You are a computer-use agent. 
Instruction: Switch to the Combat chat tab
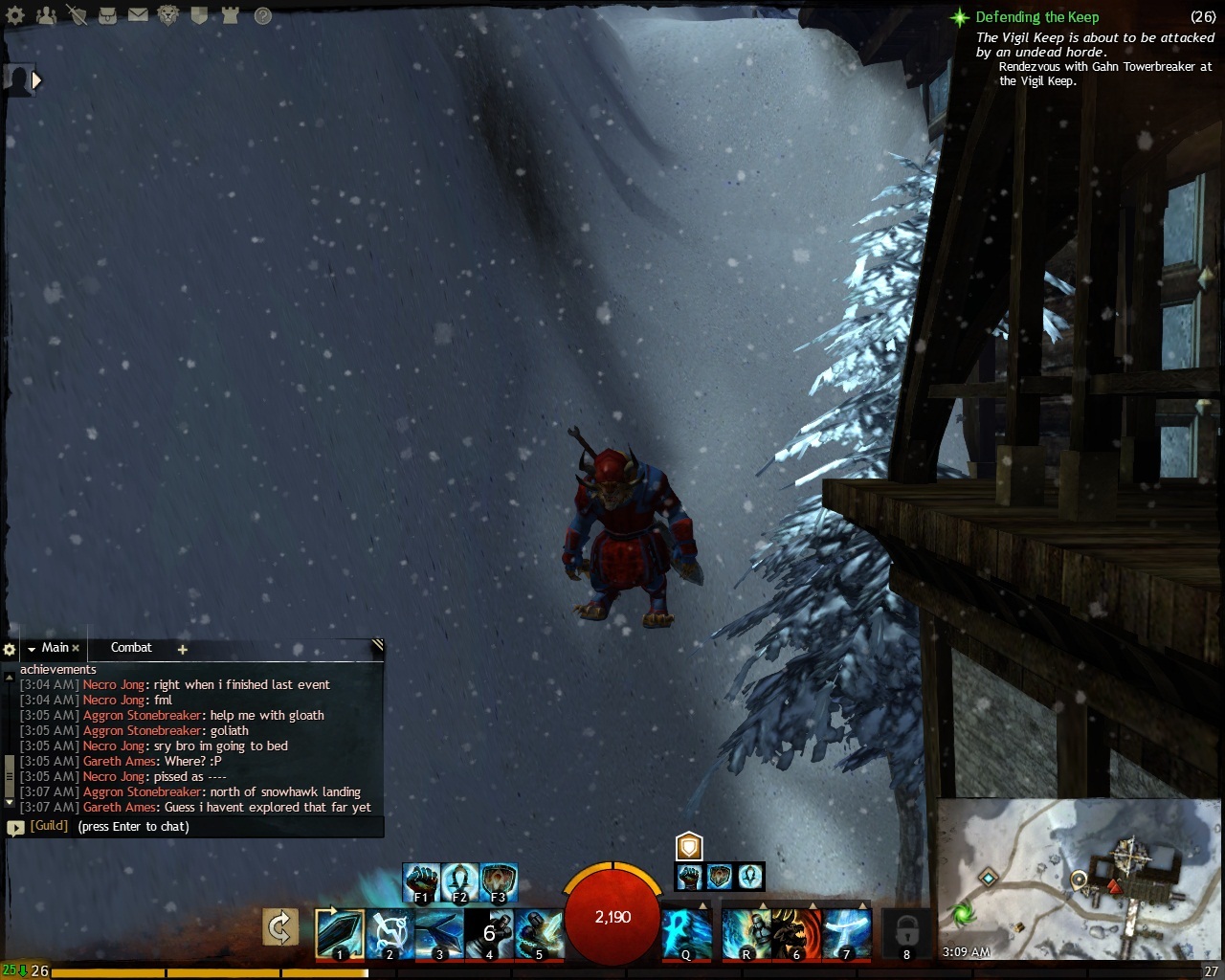point(131,648)
